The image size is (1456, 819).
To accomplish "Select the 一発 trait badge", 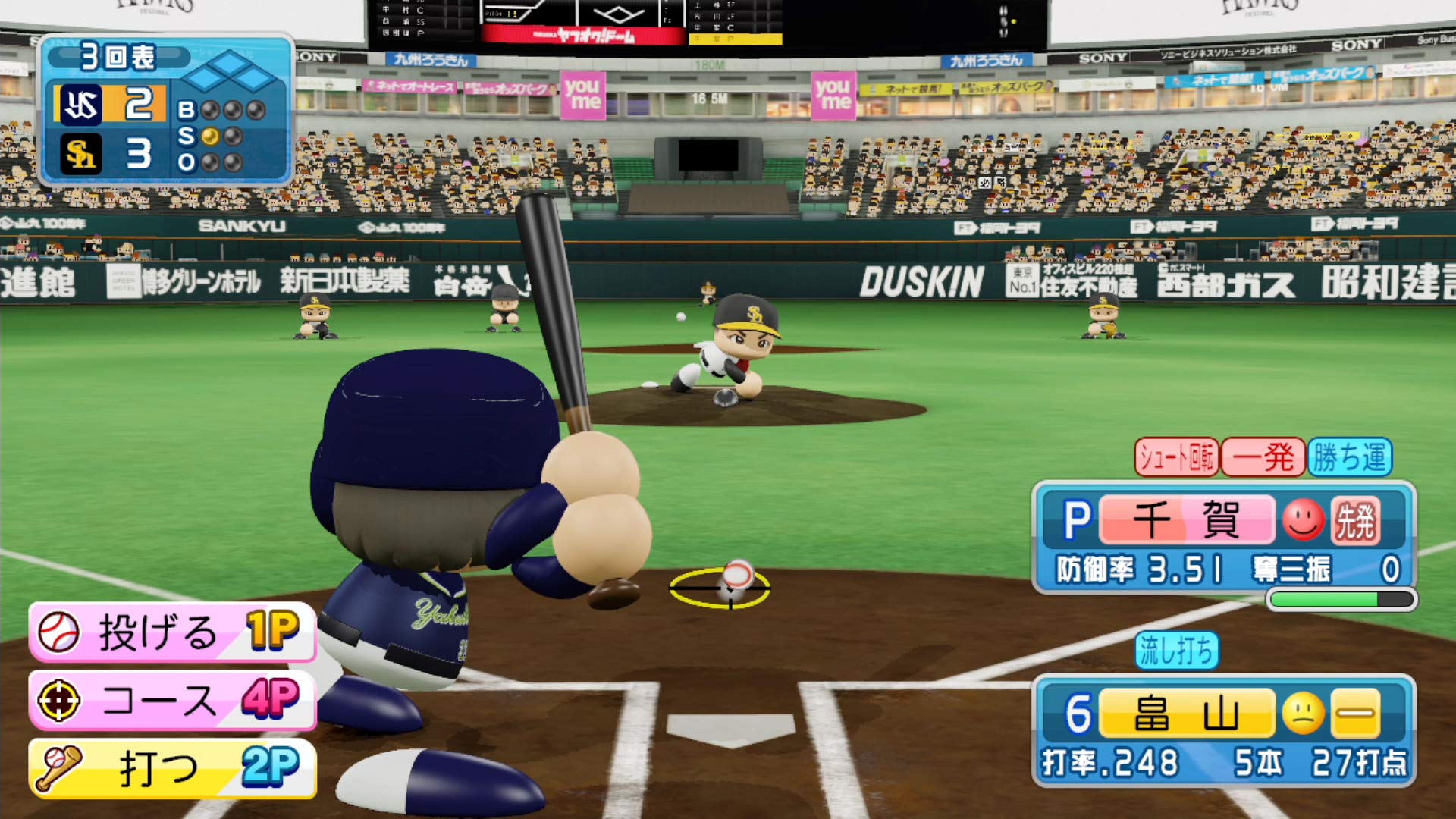I will tap(1263, 457).
